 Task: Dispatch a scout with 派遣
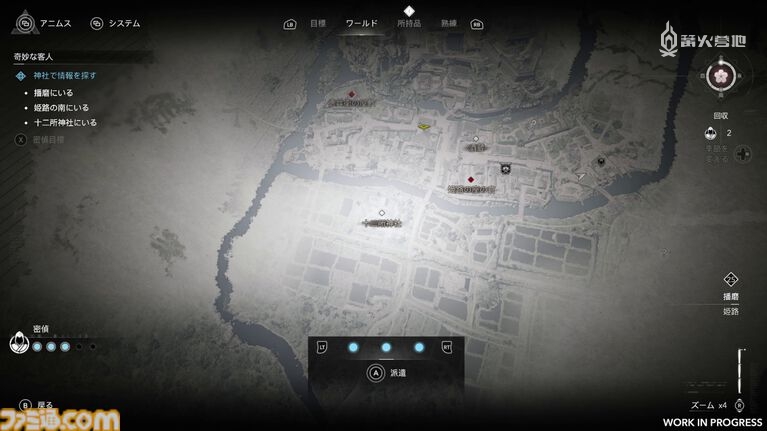(x=385, y=372)
